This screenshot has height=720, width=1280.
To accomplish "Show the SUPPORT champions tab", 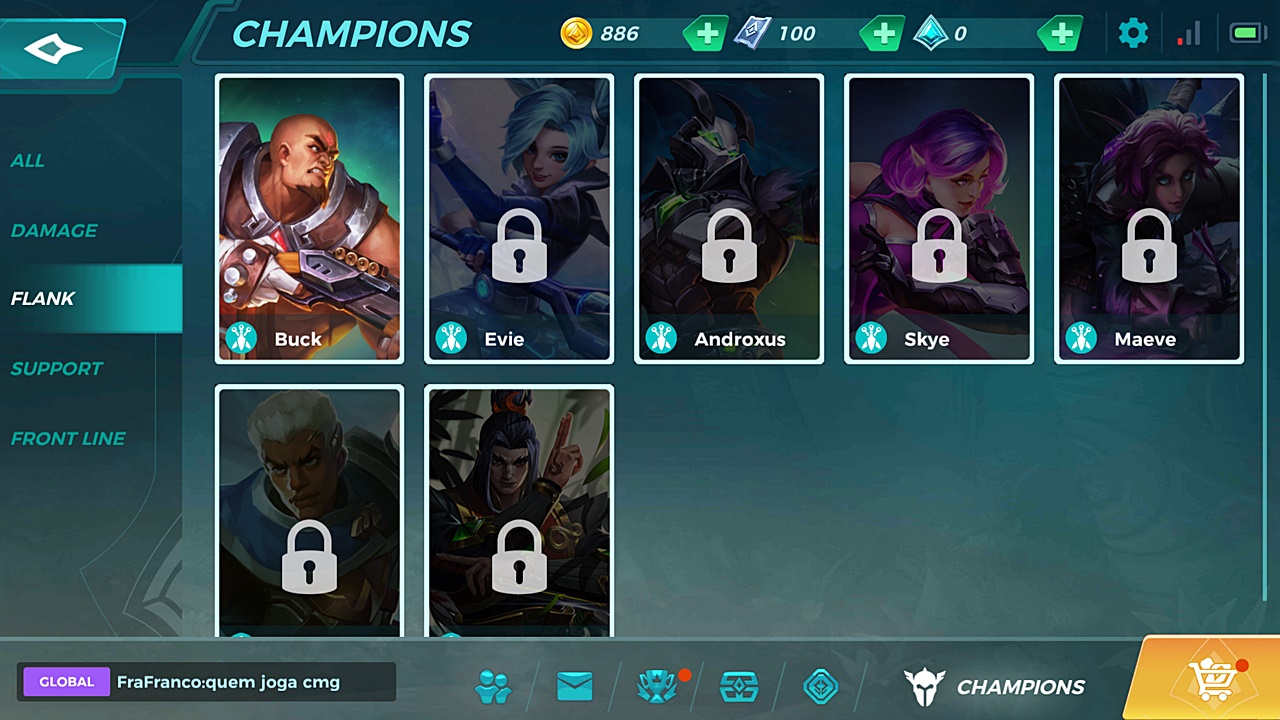I will click(57, 368).
